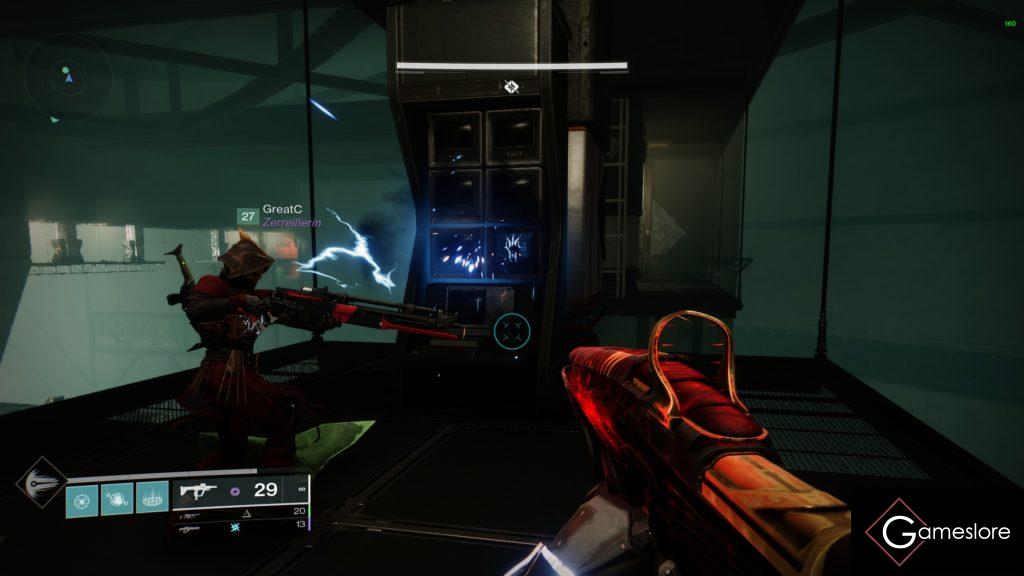Select the equipped primary weapon icon

coord(196,491)
